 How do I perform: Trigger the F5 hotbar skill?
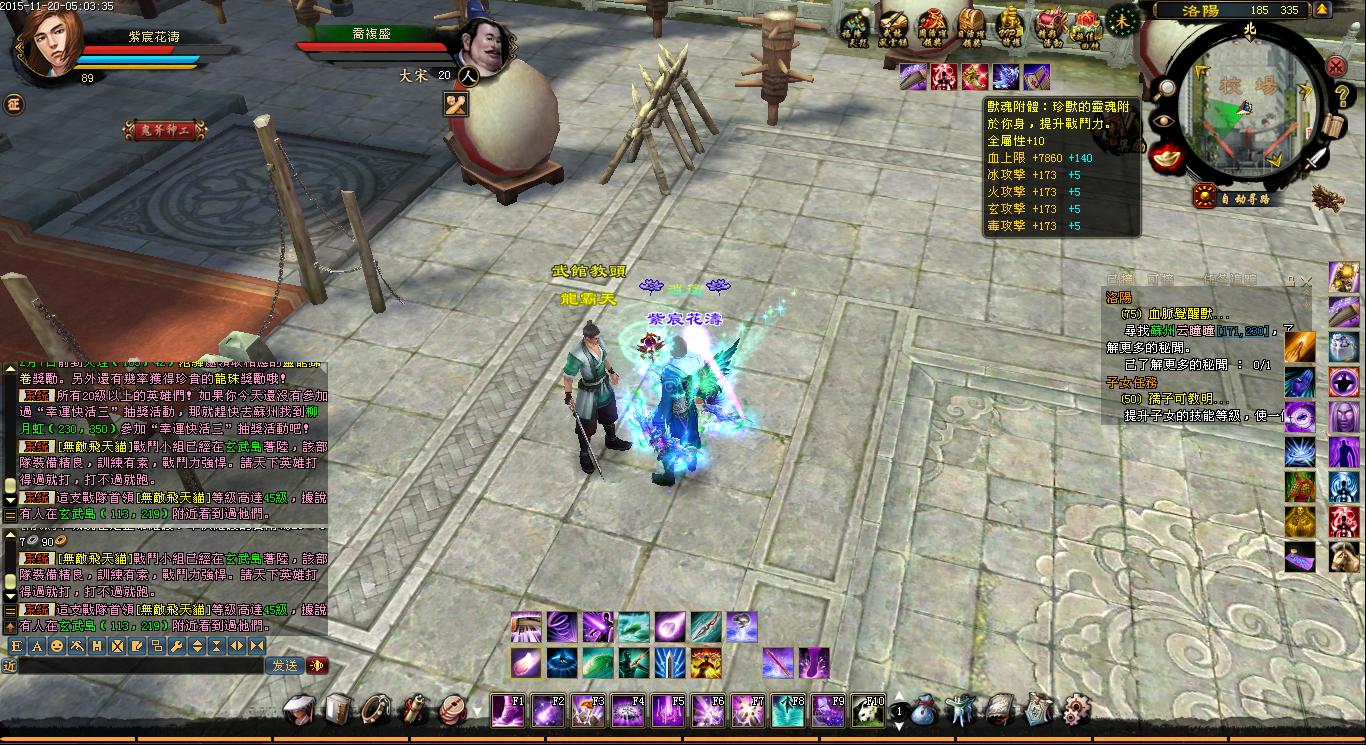[x=668, y=710]
